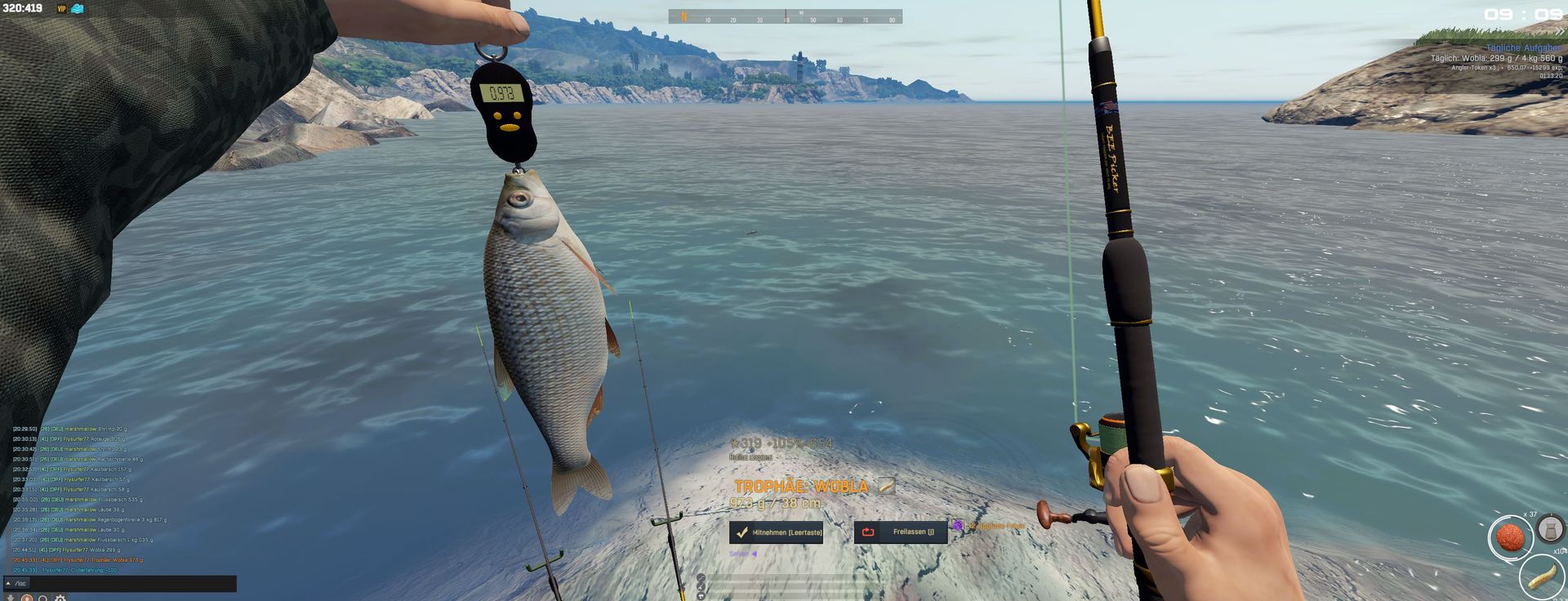Open the Tägliche Aufgaben daily task tracker
This screenshot has width=1568, height=601.
click(1524, 48)
